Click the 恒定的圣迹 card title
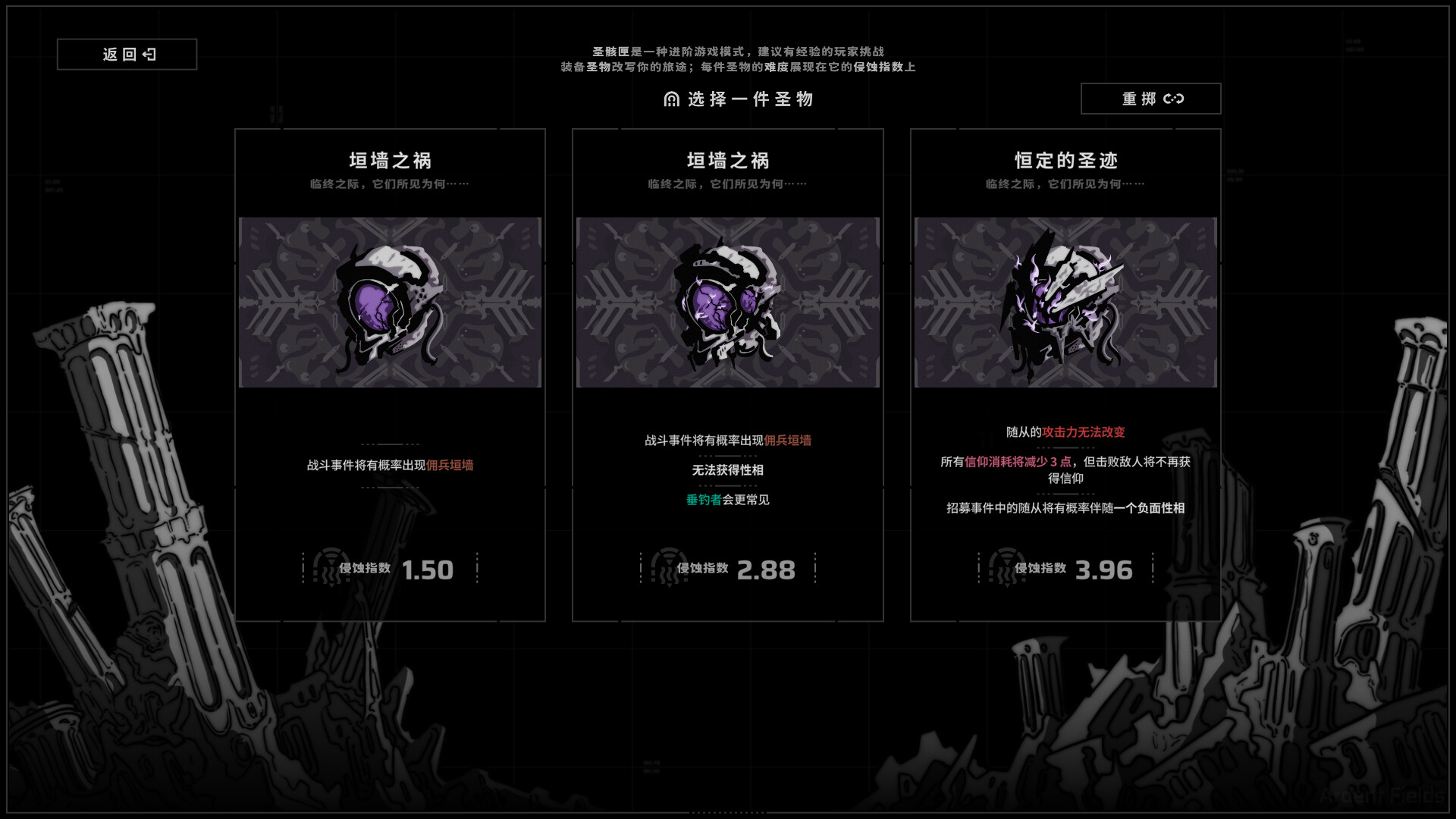 click(x=1066, y=160)
